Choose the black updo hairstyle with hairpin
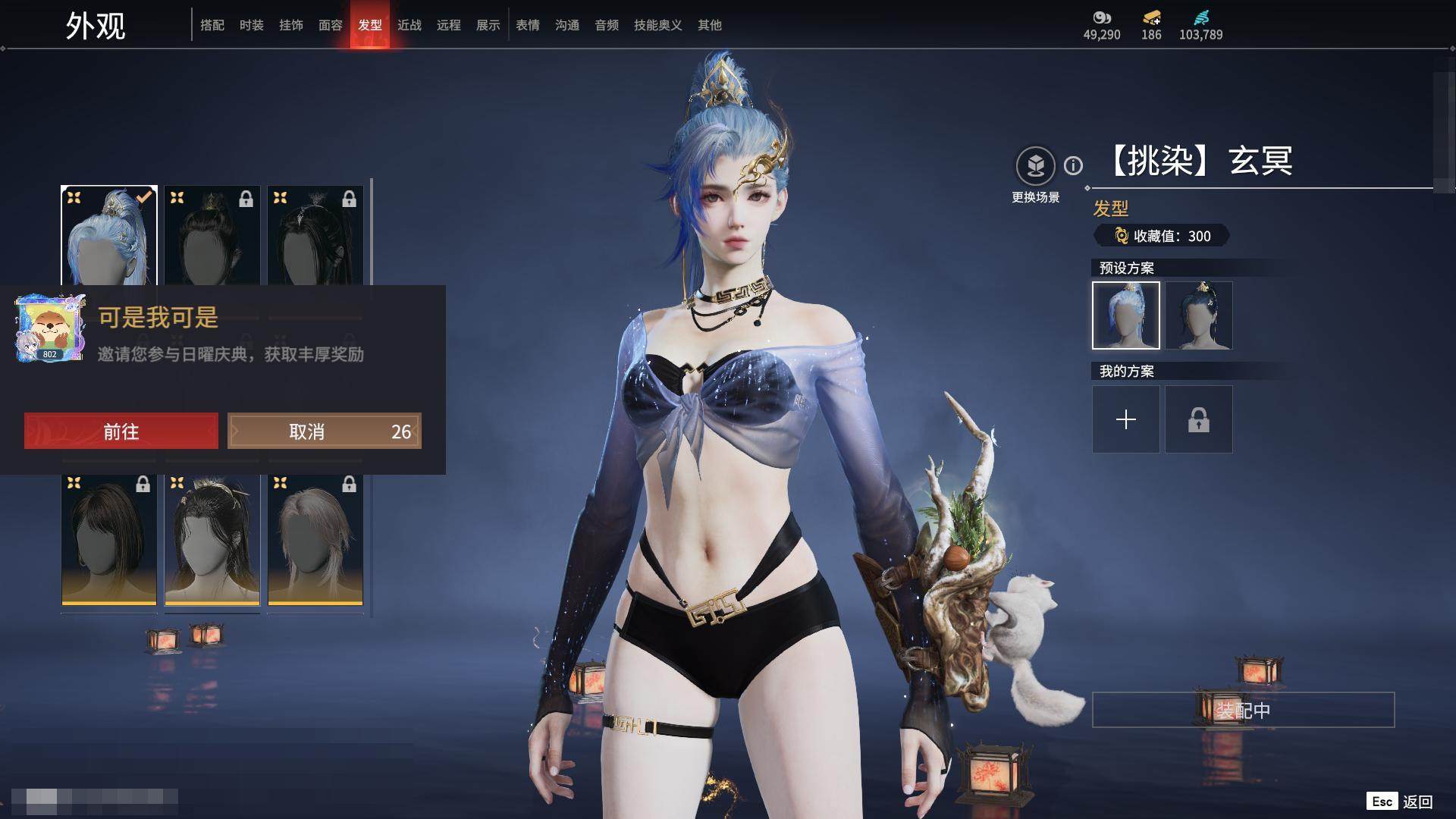This screenshot has height=819, width=1456. 212,539
